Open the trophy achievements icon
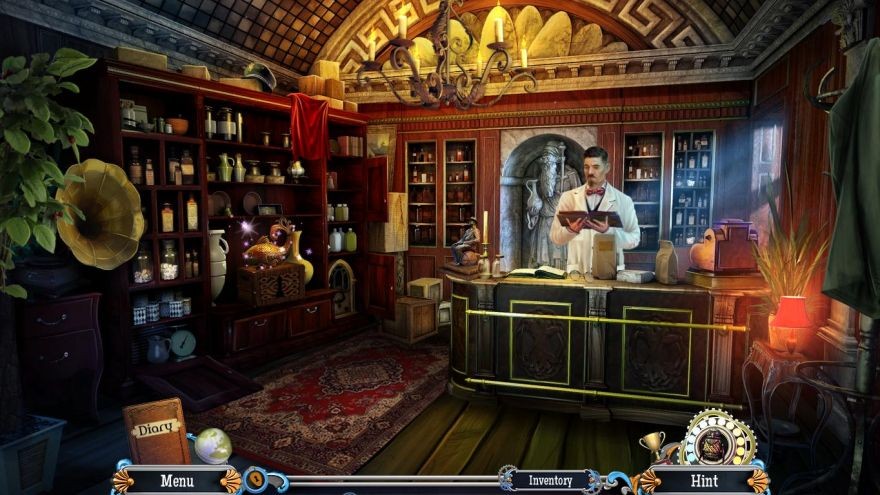The width and height of the screenshot is (880, 495). click(653, 443)
